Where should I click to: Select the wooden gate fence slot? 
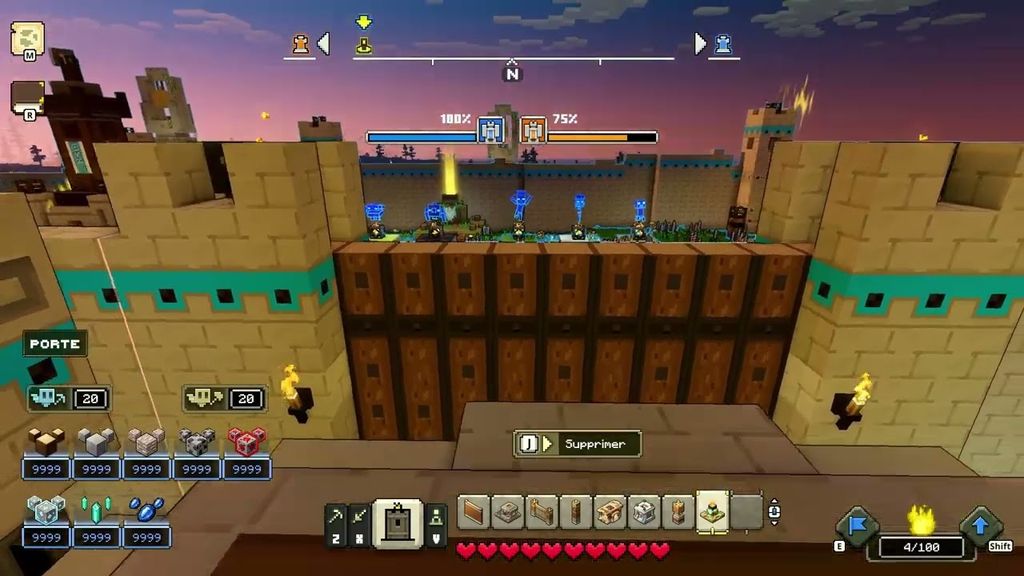(541, 512)
